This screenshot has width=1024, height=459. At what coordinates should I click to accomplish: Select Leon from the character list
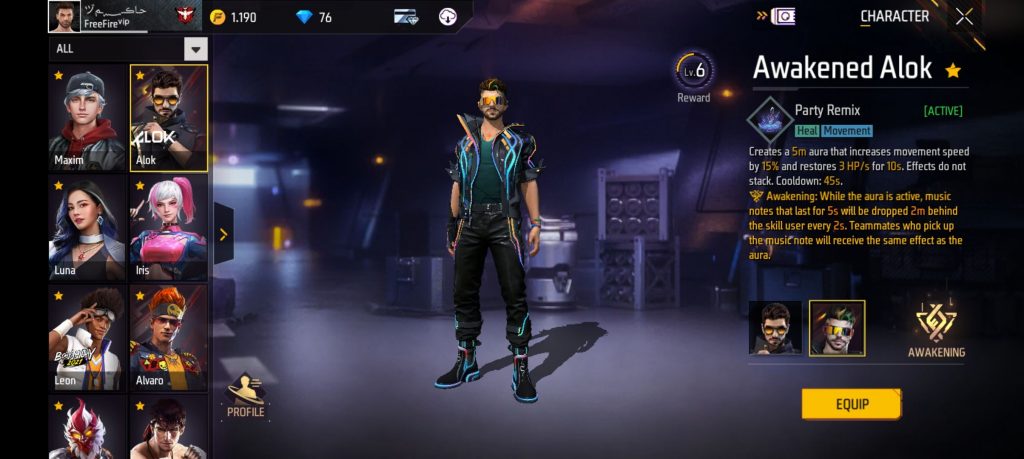88,337
